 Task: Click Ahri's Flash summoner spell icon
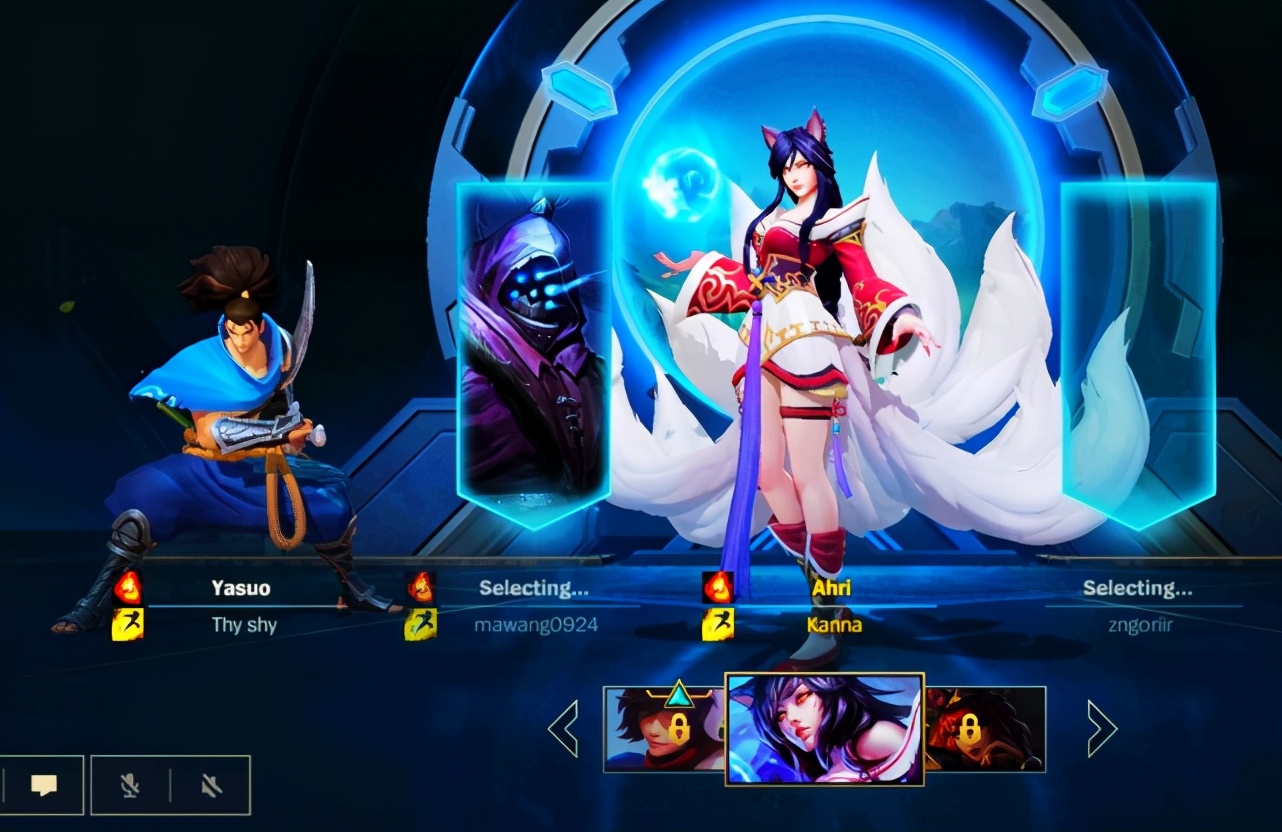pos(716,625)
